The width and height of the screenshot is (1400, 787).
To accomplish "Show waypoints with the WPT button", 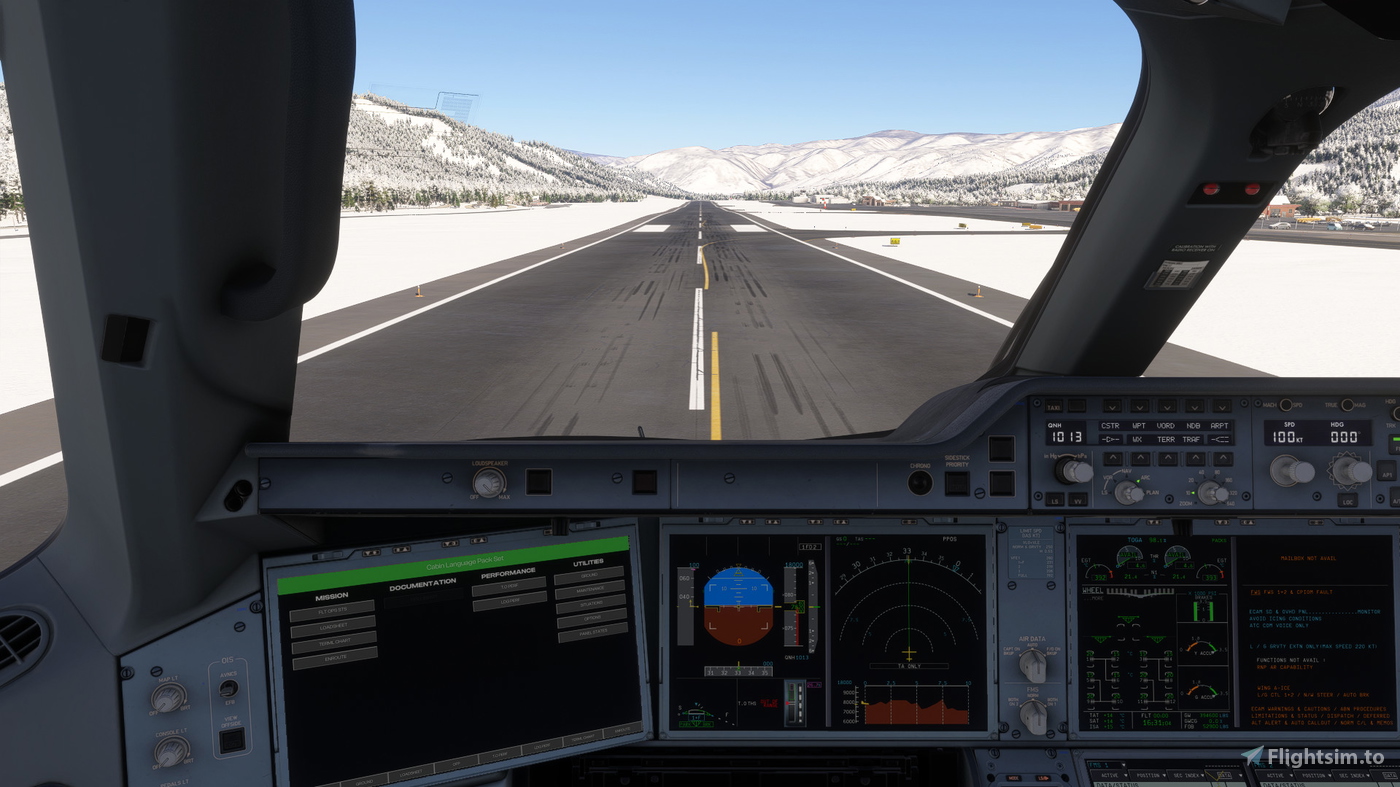I will tap(1139, 406).
